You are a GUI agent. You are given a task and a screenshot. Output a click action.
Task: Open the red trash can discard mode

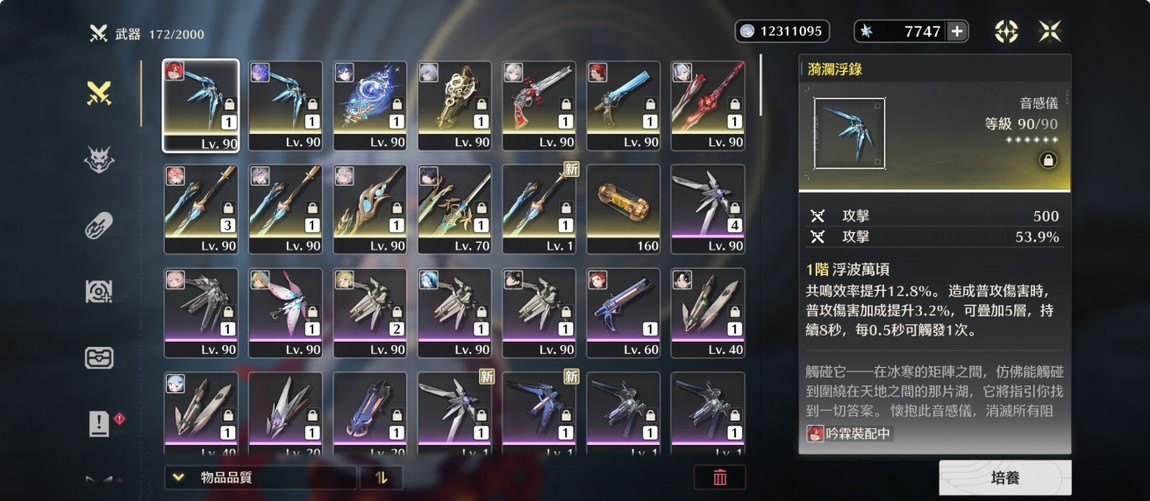(x=719, y=478)
